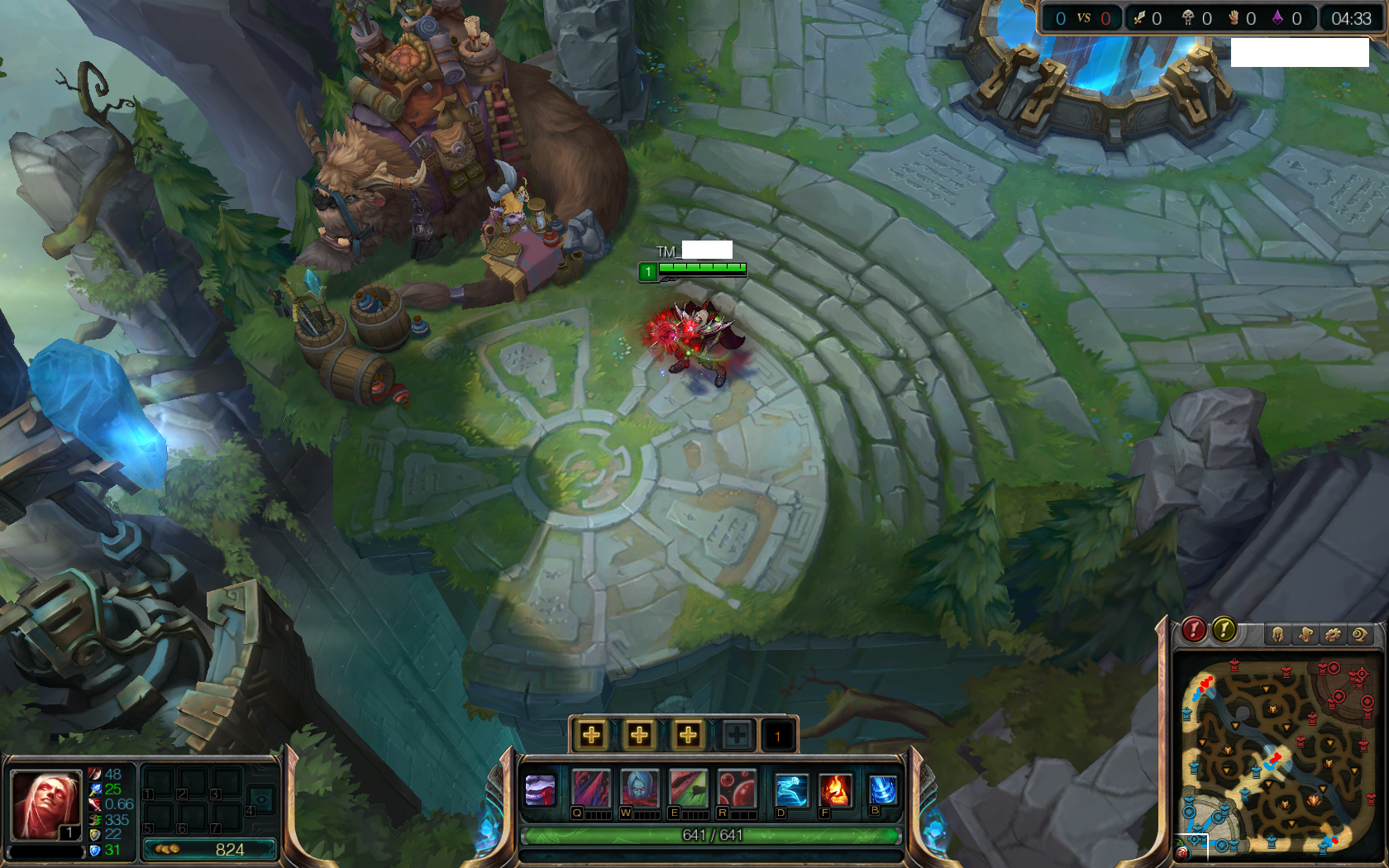View the Crimson Pact passive icon

pos(541,790)
